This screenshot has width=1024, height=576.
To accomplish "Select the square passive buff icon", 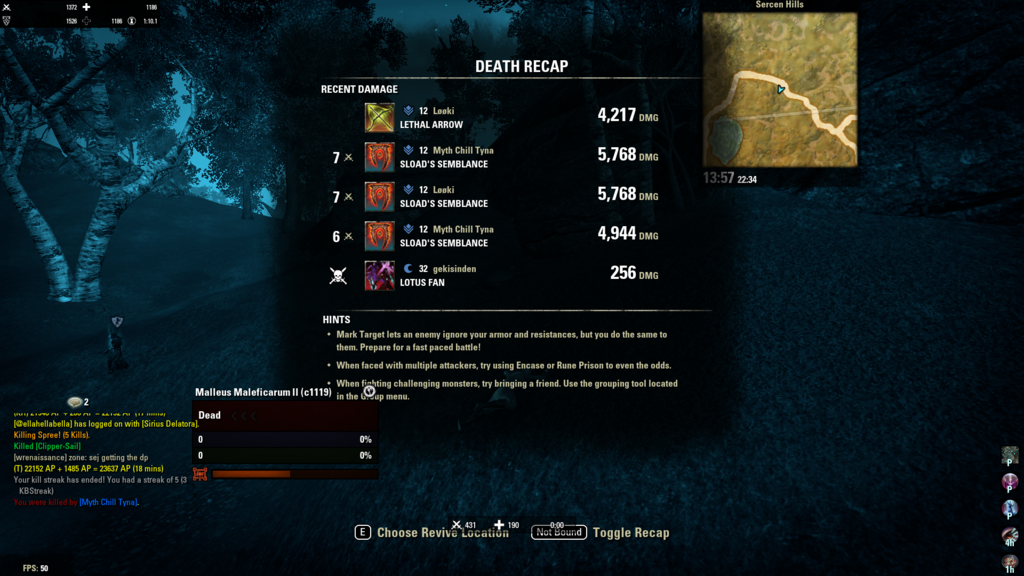I will point(1010,455).
